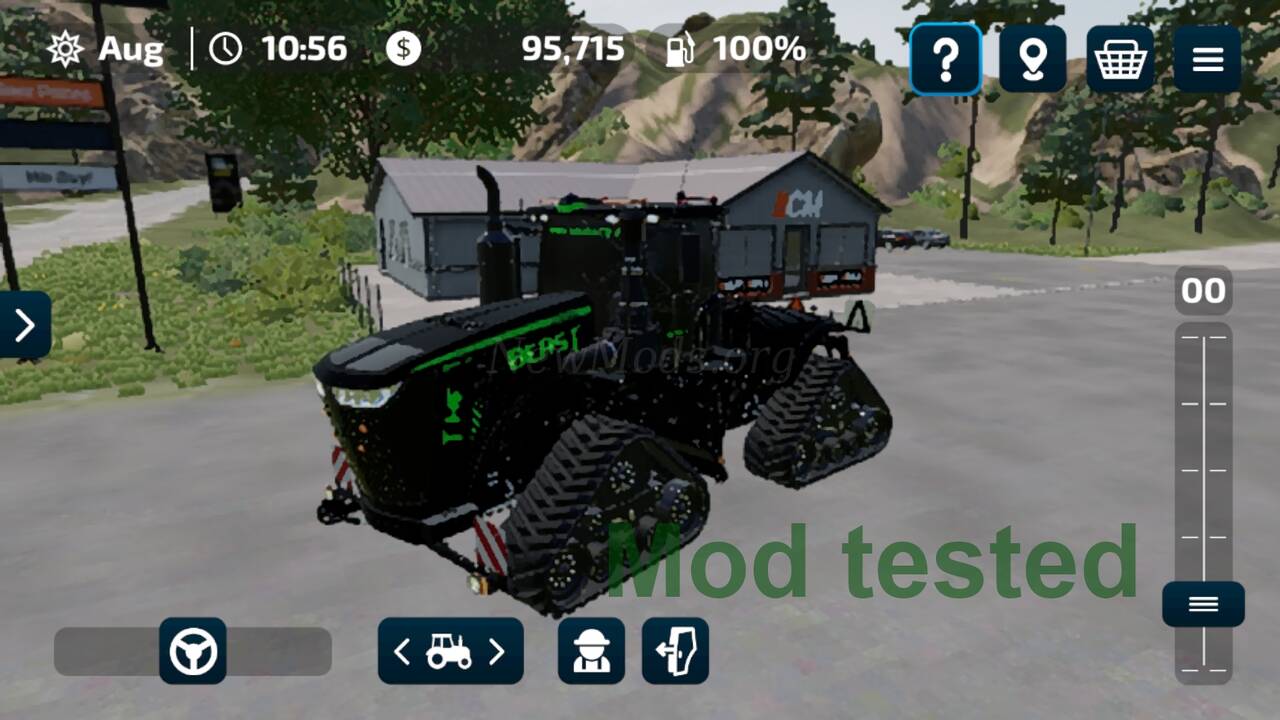Tap the steering wheel control

(193, 652)
